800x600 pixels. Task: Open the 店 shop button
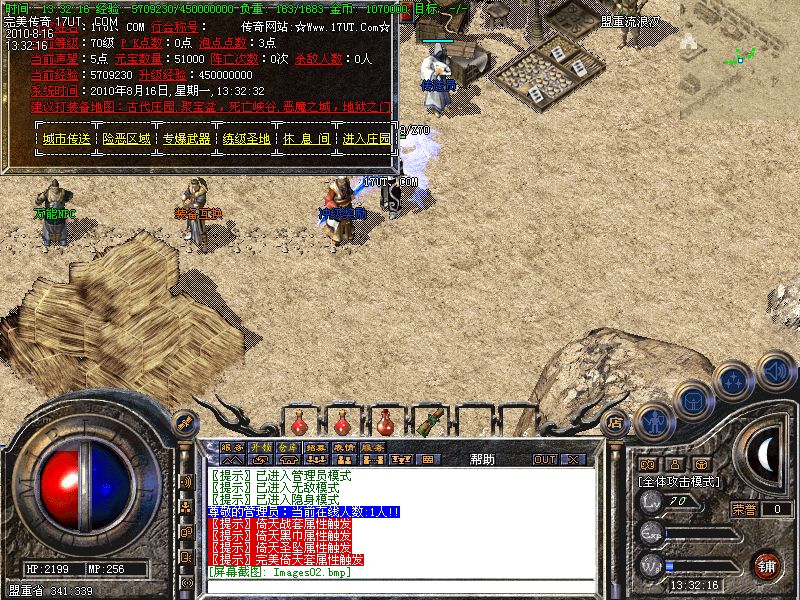[616, 422]
